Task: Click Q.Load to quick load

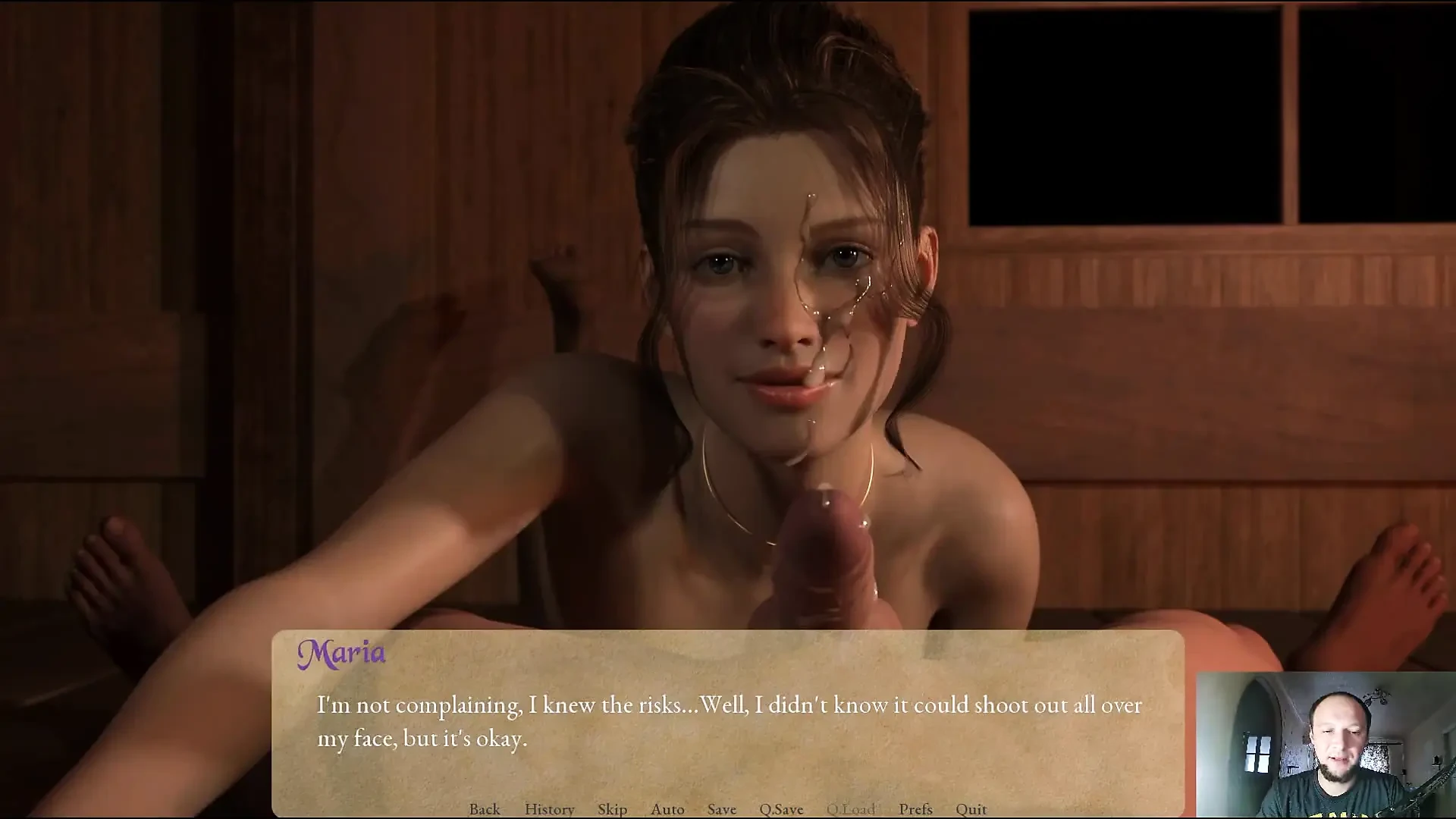Action: (x=851, y=809)
